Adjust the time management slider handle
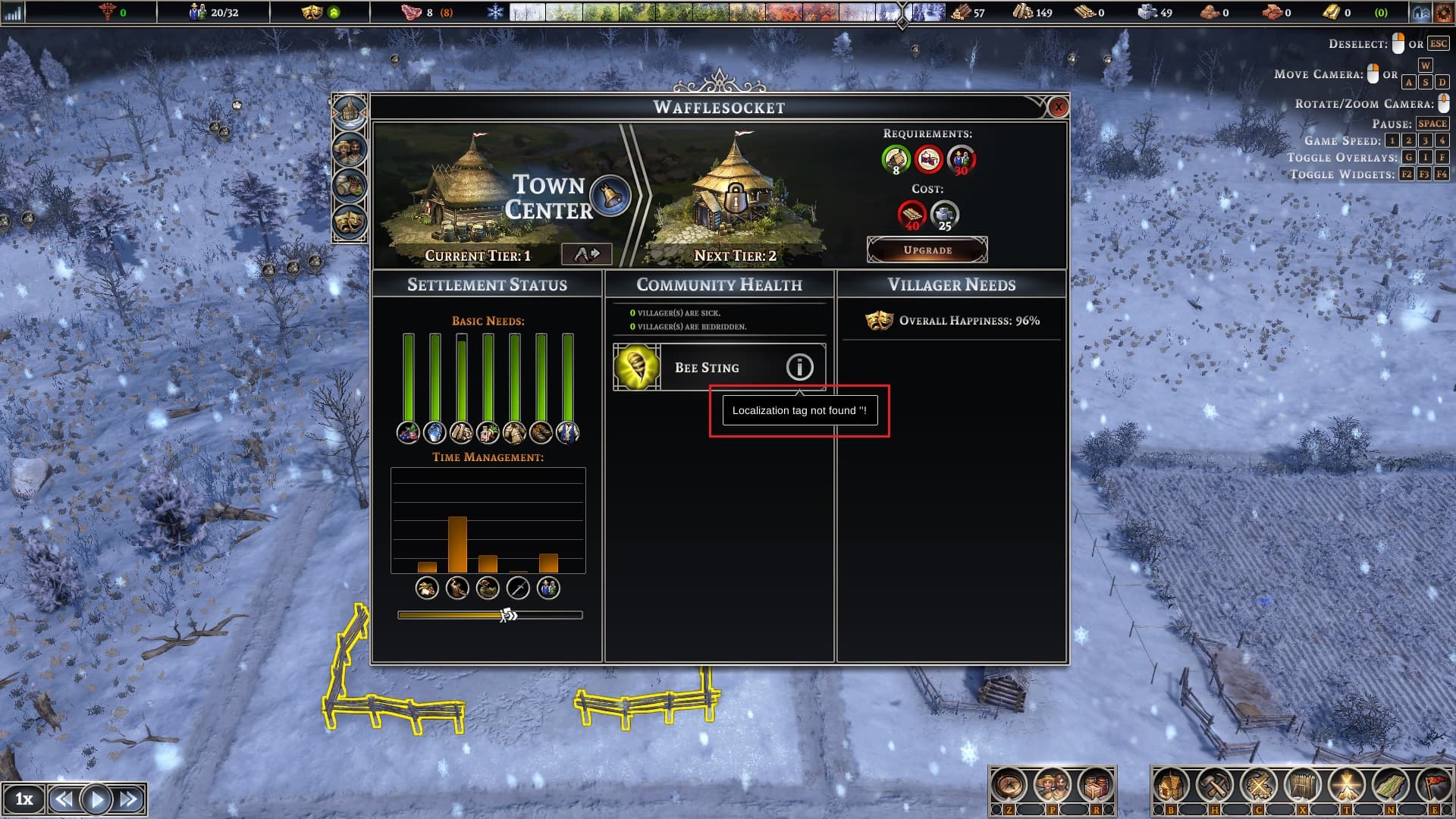The image size is (1456, 819). (508, 615)
